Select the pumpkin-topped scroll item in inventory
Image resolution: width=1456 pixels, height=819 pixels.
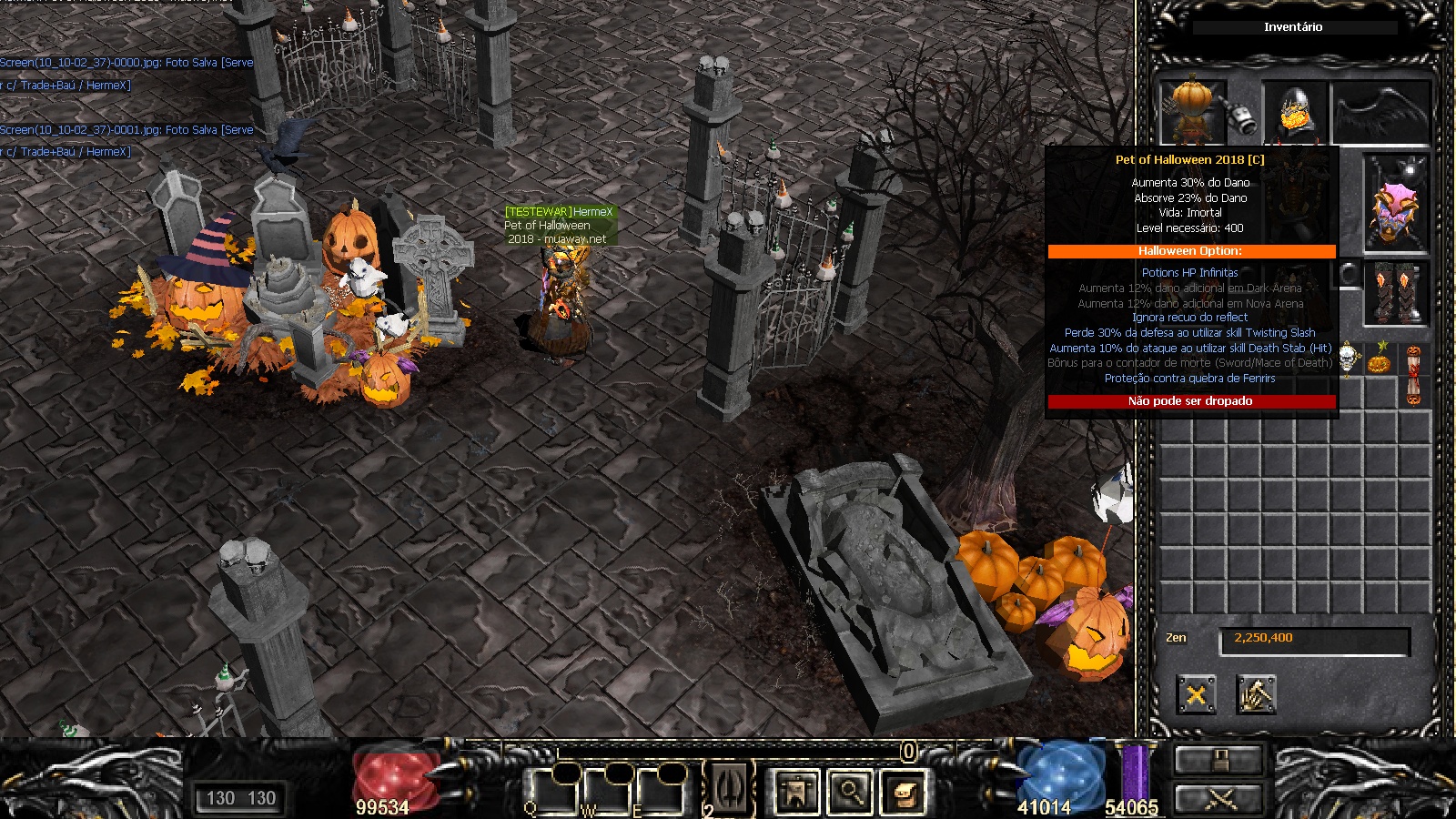(1413, 373)
